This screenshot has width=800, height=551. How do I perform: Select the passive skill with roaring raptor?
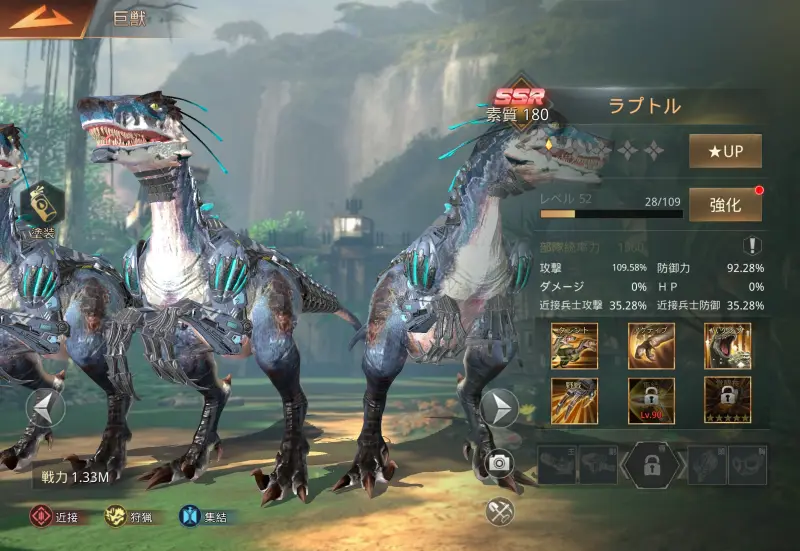pyautogui.click(x=727, y=346)
